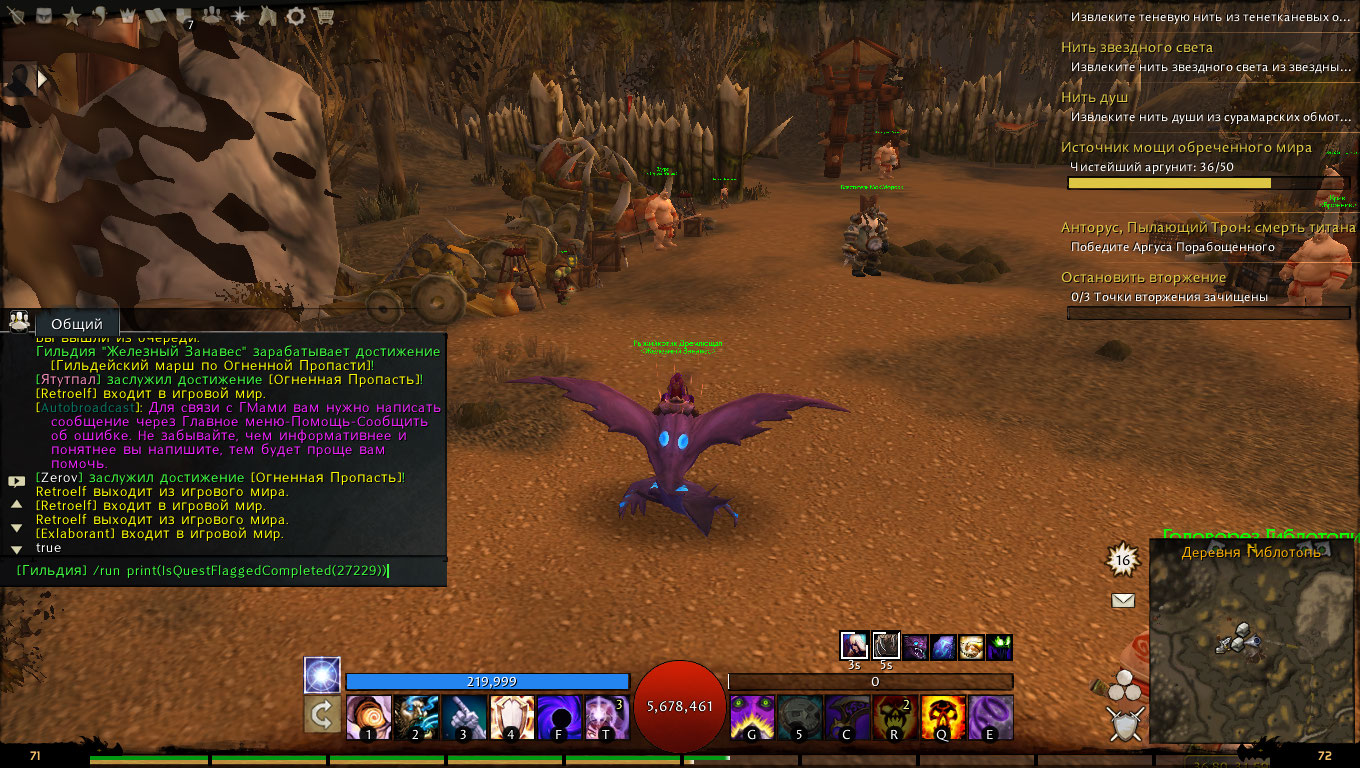The image size is (1360, 768).
Task: Switch to the Общий chat tab
Action: (x=77, y=324)
